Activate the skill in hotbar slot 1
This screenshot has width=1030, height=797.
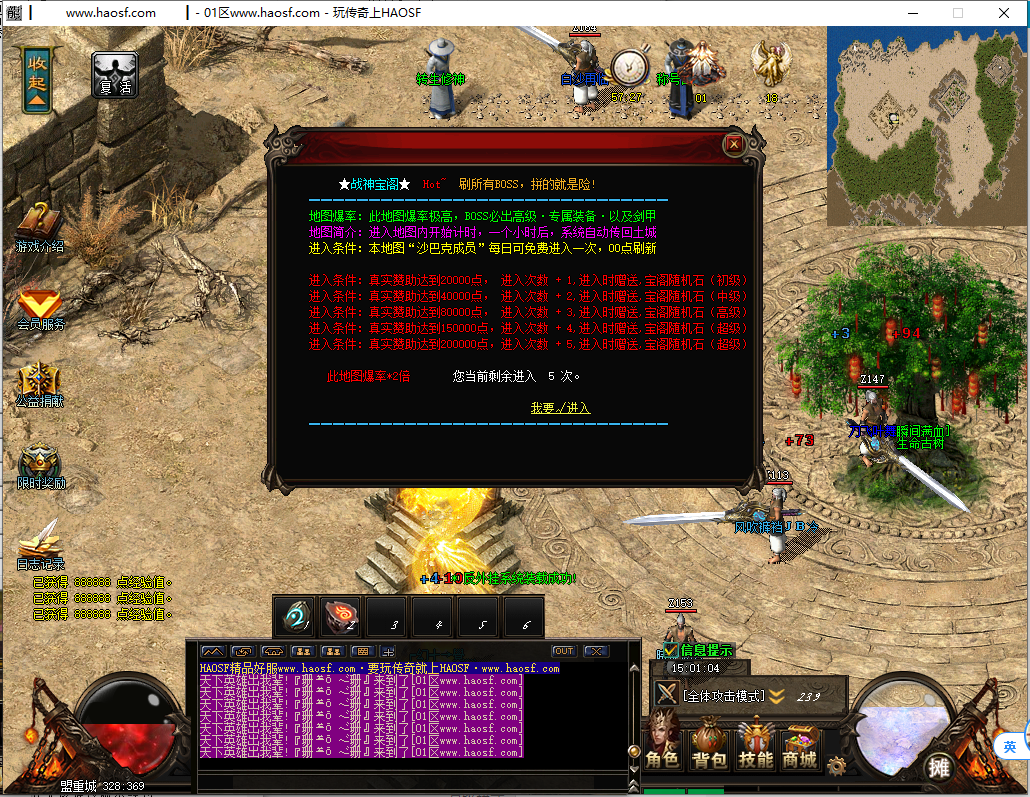[294, 617]
